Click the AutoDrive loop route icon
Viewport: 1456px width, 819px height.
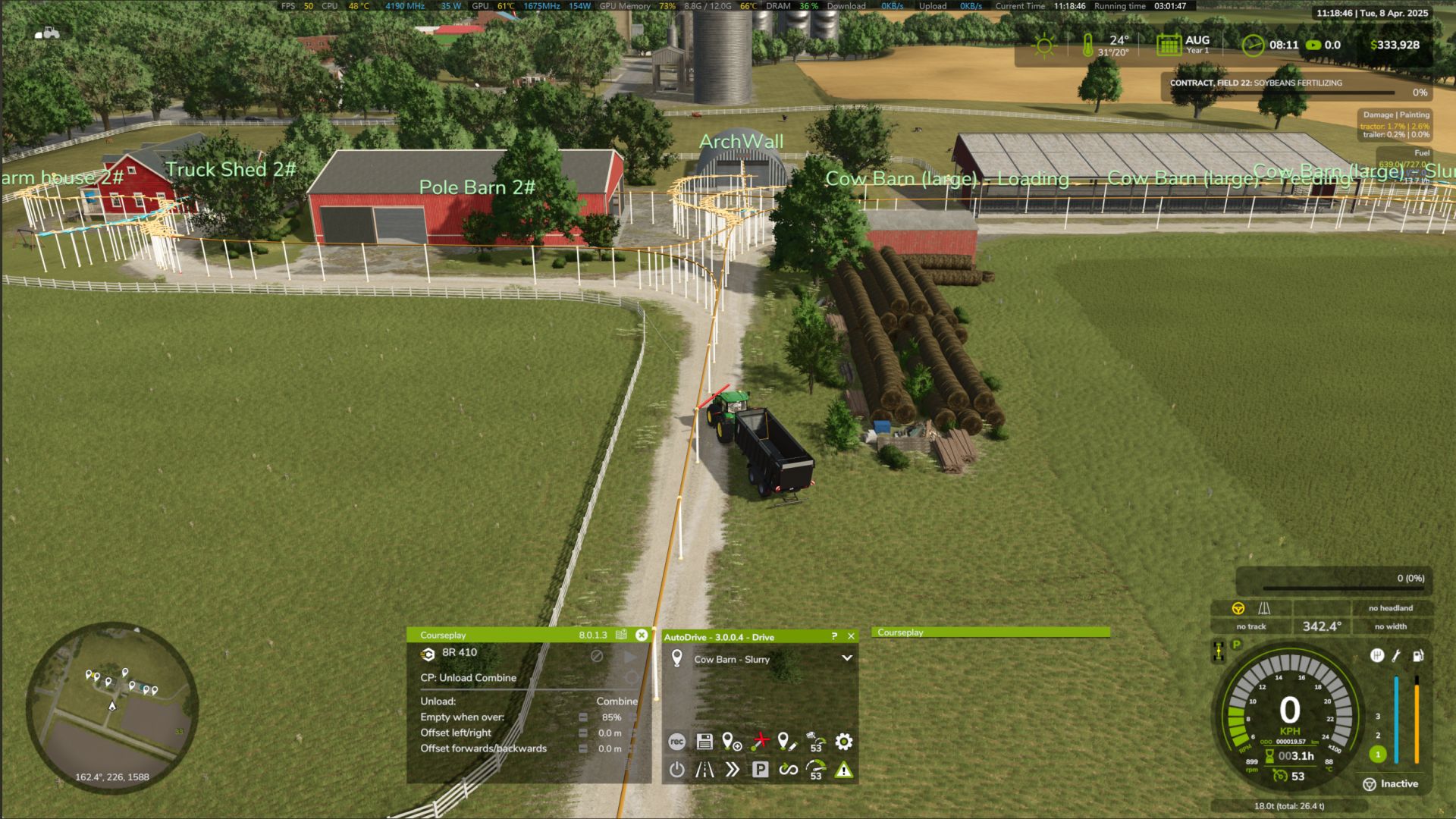click(788, 770)
